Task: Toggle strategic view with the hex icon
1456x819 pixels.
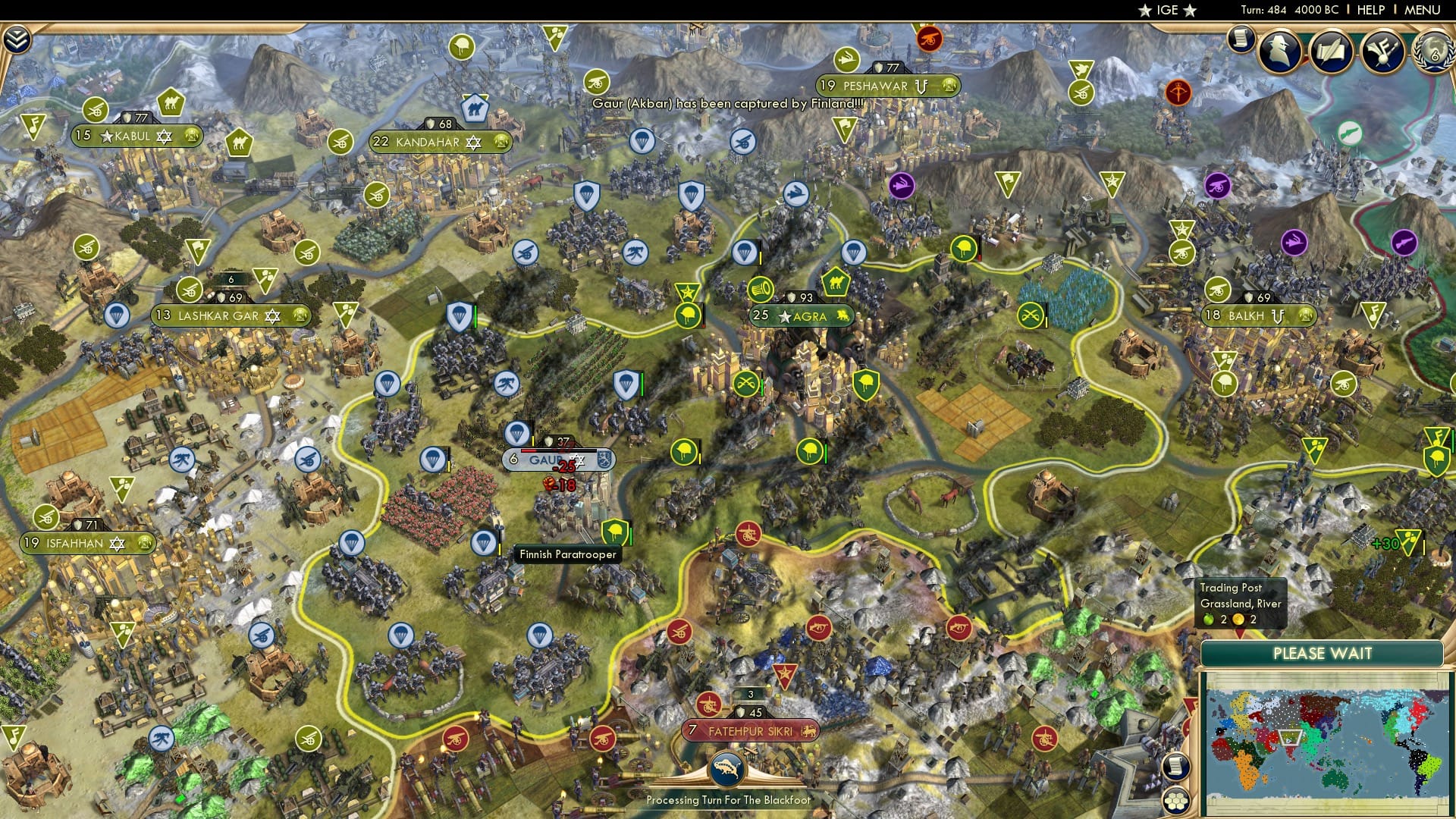Action: (x=1177, y=800)
